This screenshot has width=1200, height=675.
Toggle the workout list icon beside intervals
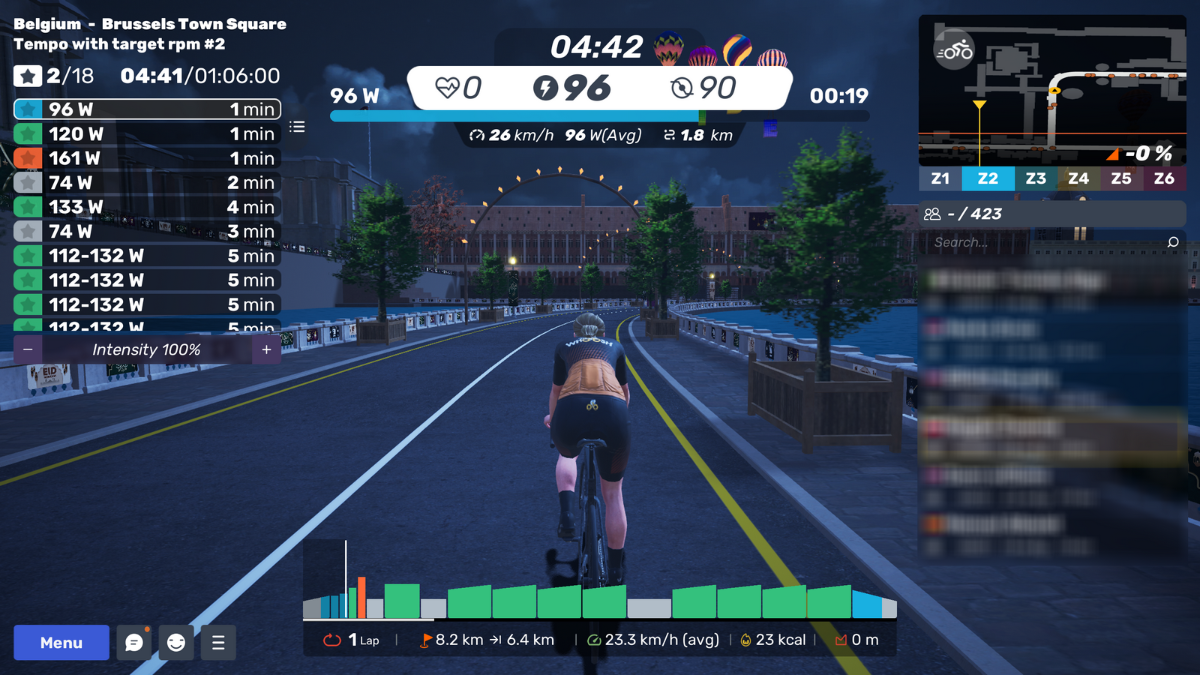pos(297,127)
